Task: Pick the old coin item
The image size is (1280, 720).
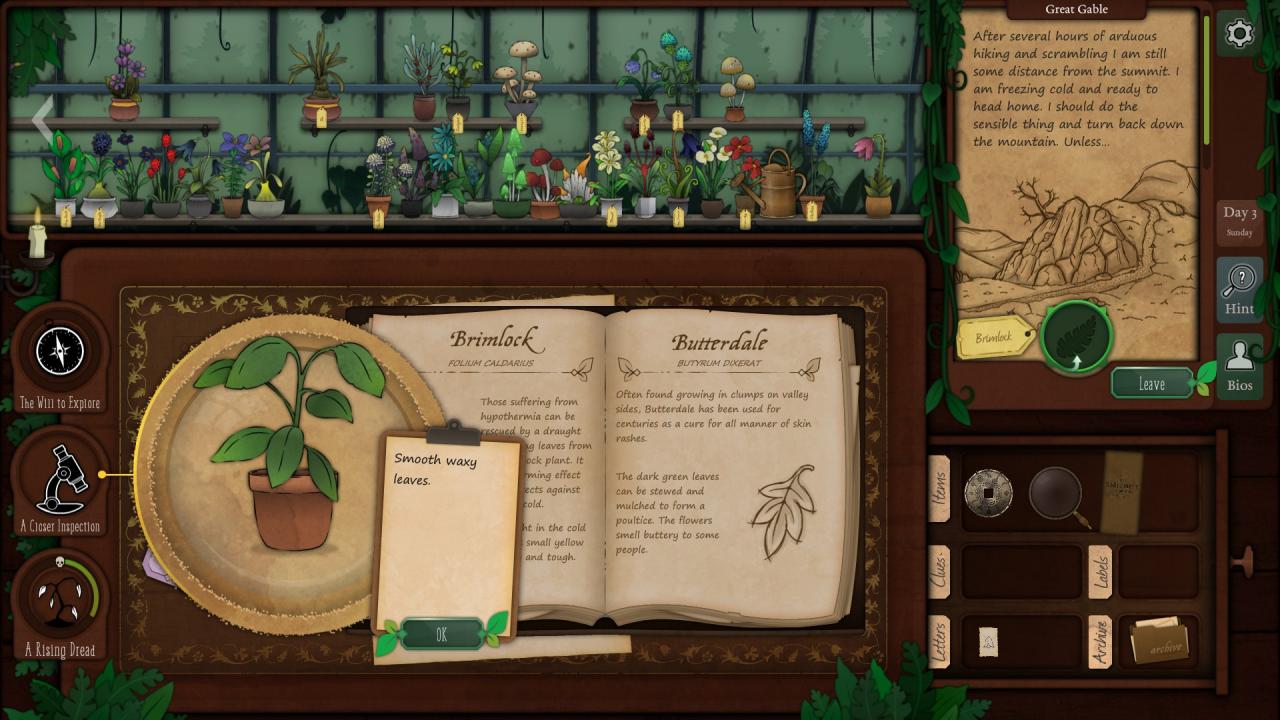Action: 988,493
